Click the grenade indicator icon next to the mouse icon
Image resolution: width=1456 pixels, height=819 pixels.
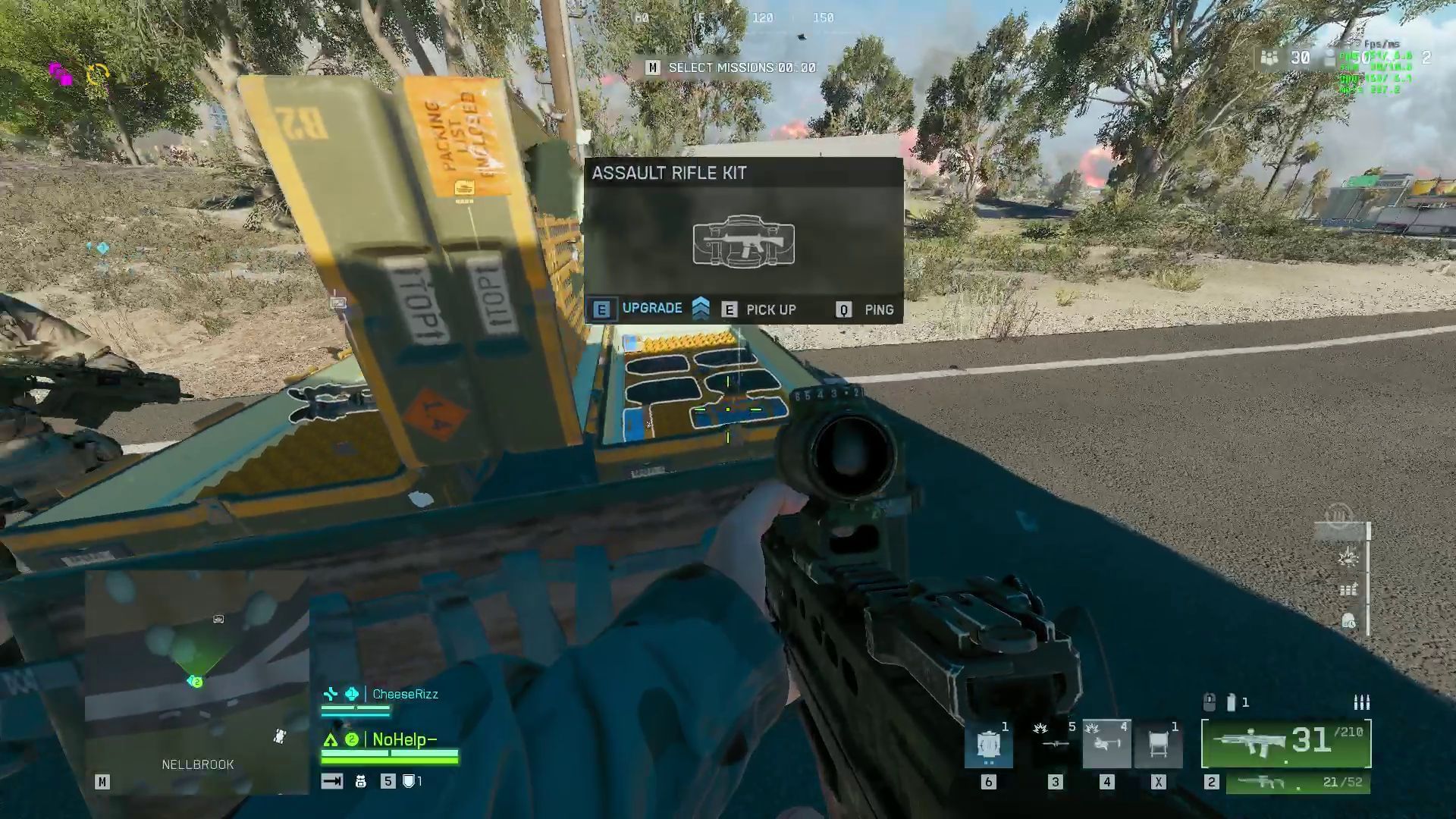point(1230,703)
